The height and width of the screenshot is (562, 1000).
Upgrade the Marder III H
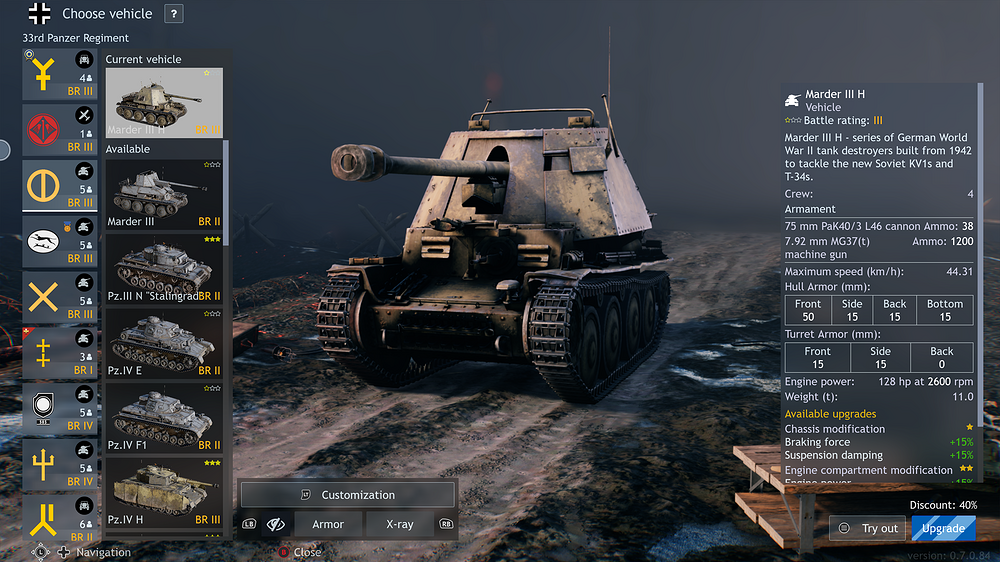(x=943, y=528)
